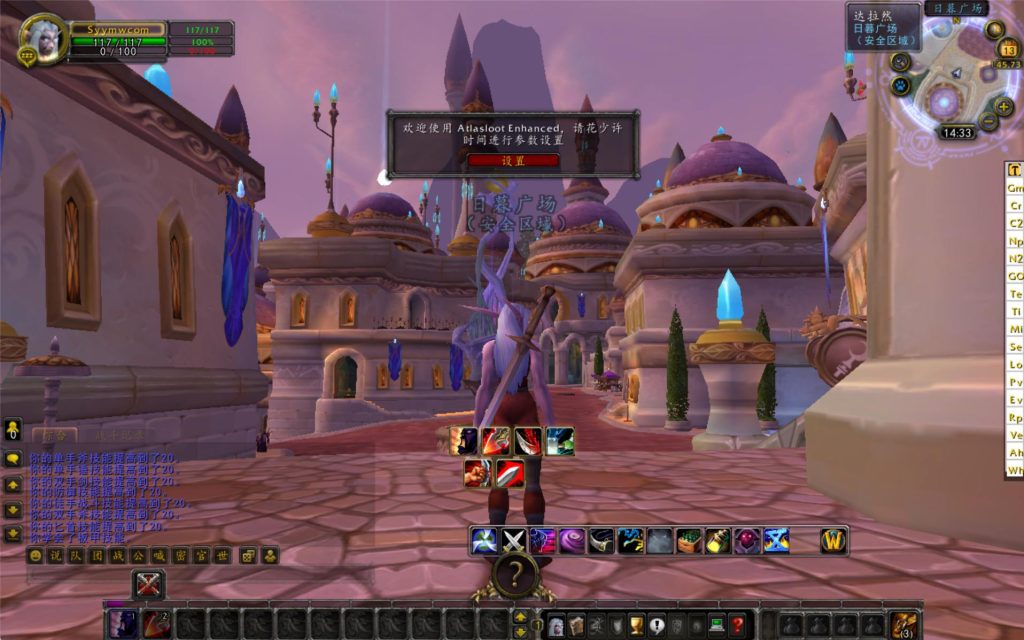This screenshot has width=1024, height=640.
Task: Click the crossed-out swords stance button
Action: (x=148, y=584)
